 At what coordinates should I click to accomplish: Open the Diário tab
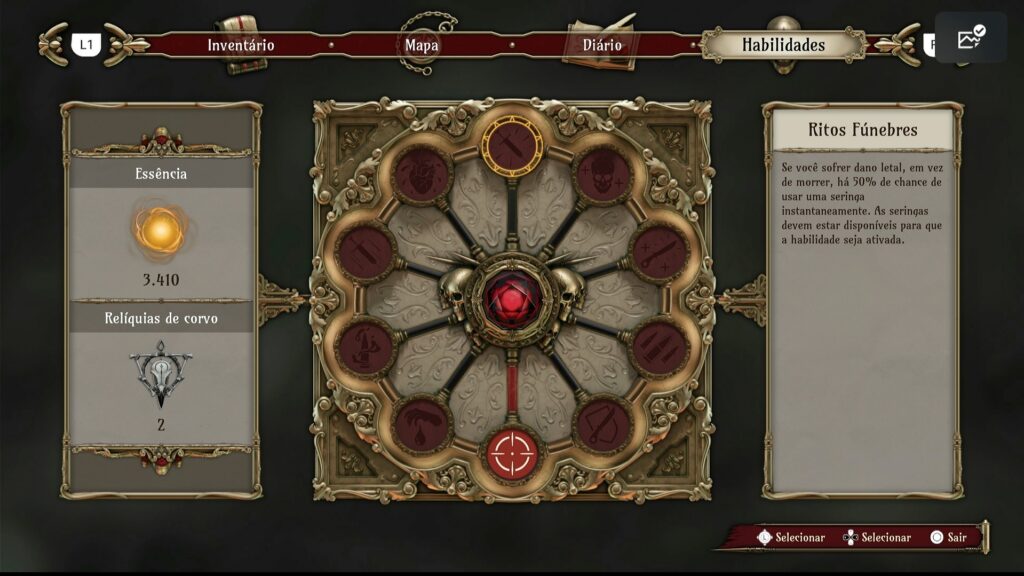pyautogui.click(x=602, y=45)
